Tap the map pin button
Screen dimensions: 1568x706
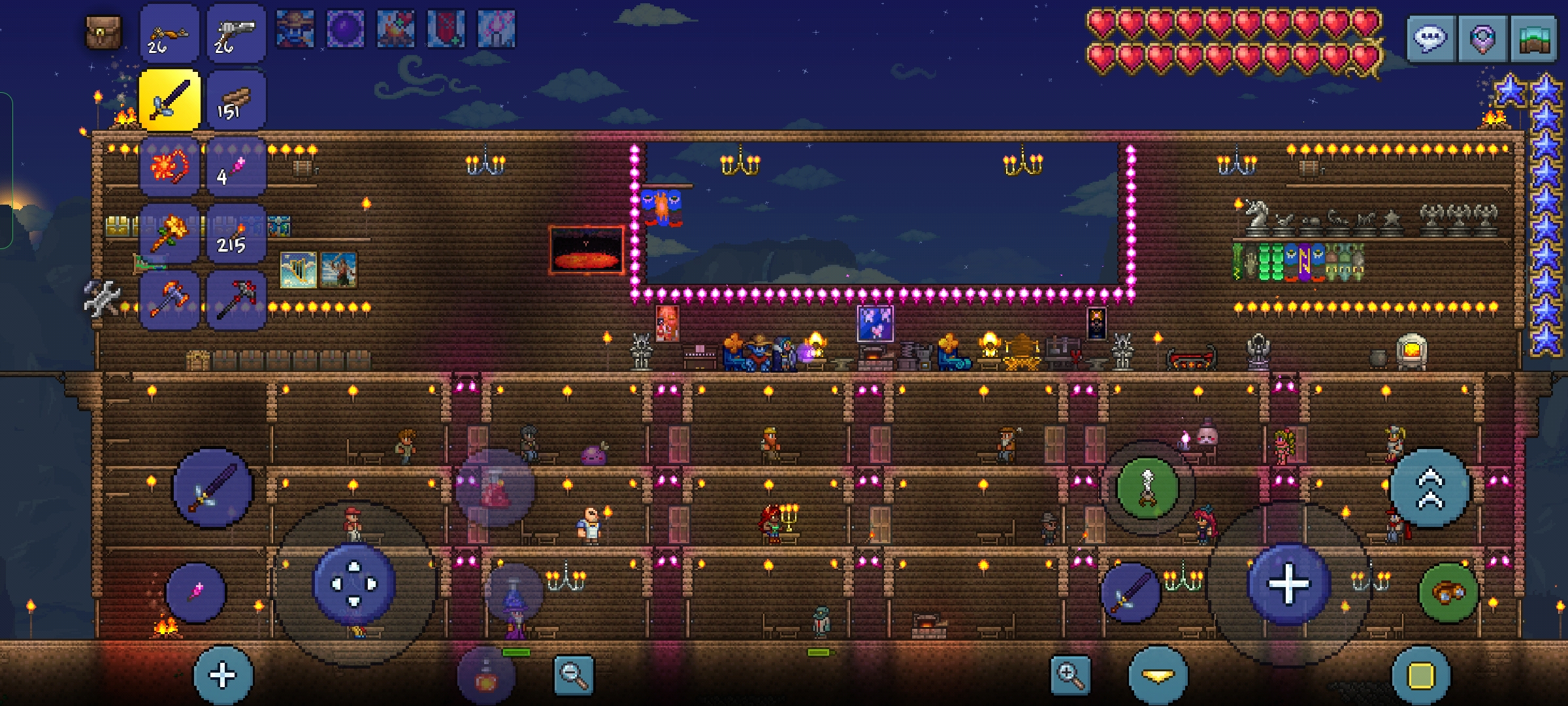coord(1482,39)
